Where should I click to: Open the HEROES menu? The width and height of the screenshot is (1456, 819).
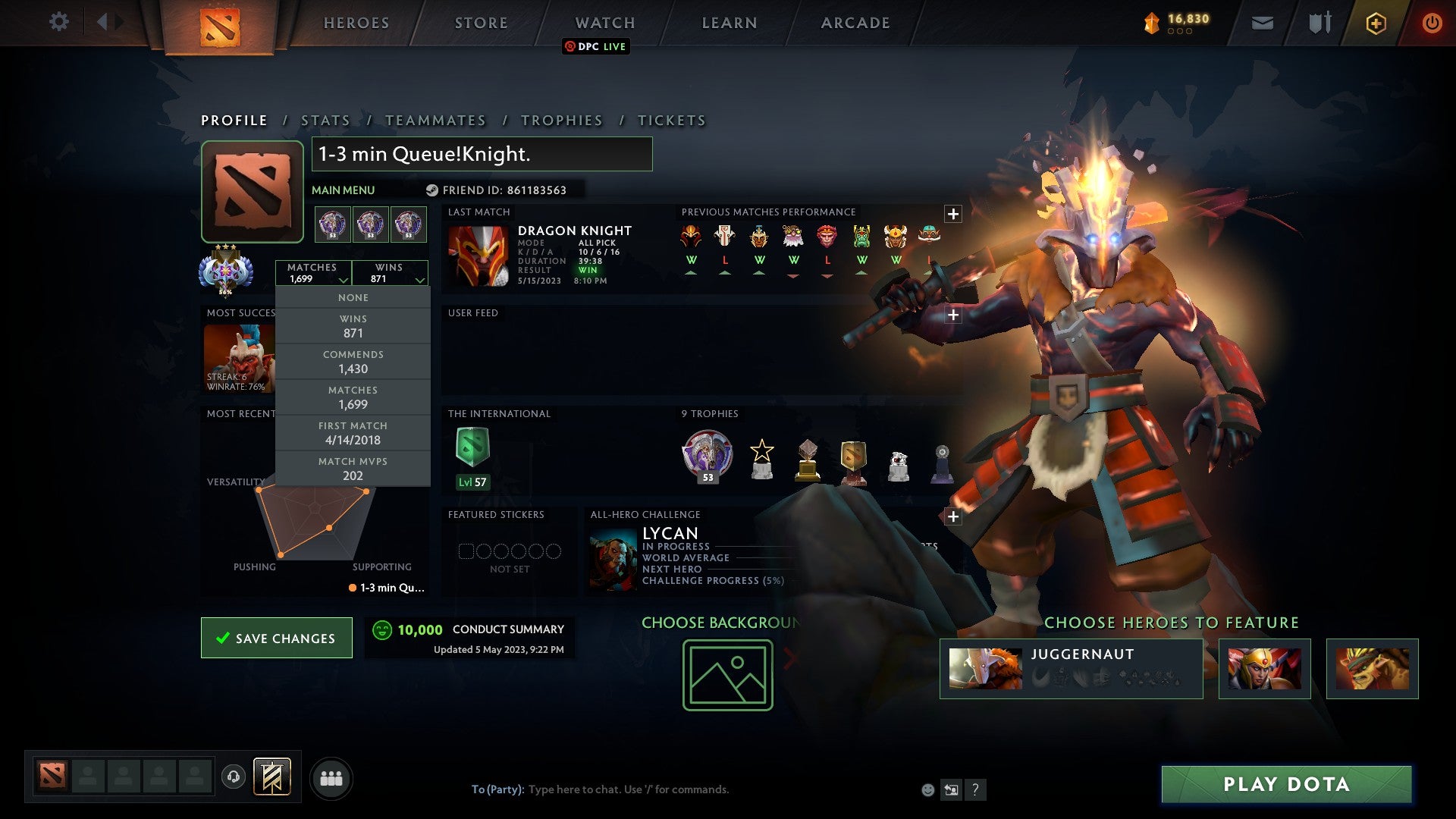356,23
